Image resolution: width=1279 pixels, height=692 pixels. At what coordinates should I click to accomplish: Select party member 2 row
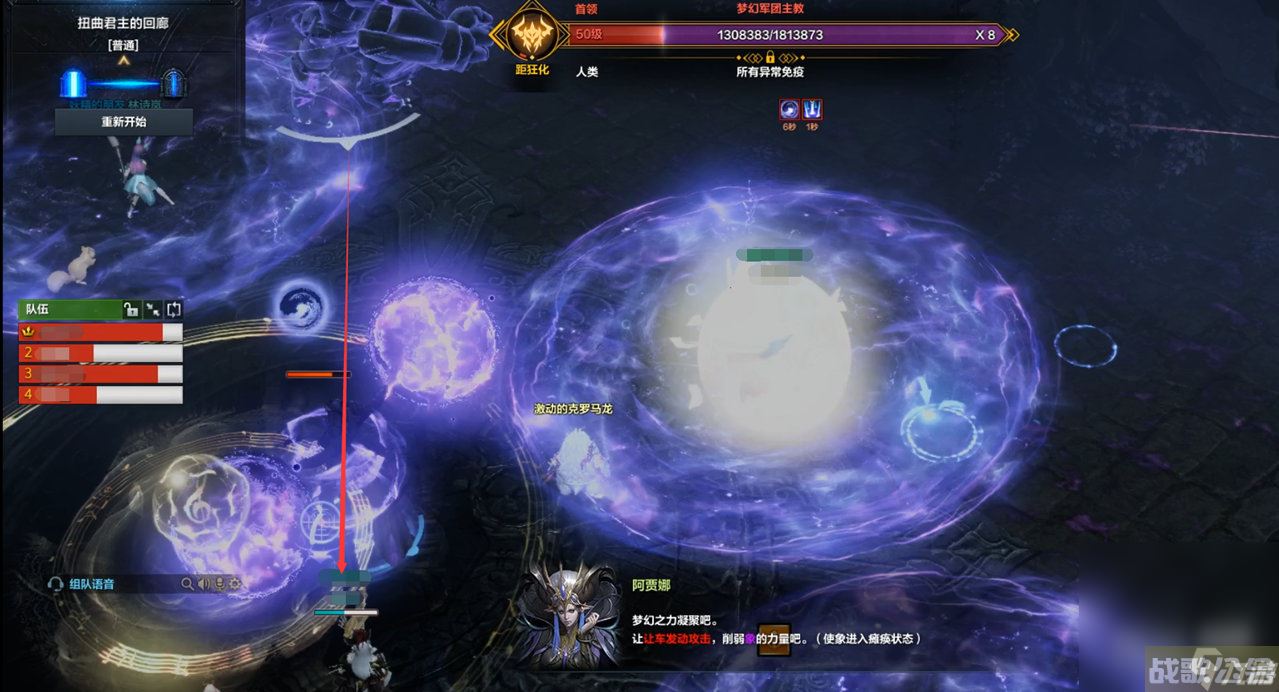(100, 353)
